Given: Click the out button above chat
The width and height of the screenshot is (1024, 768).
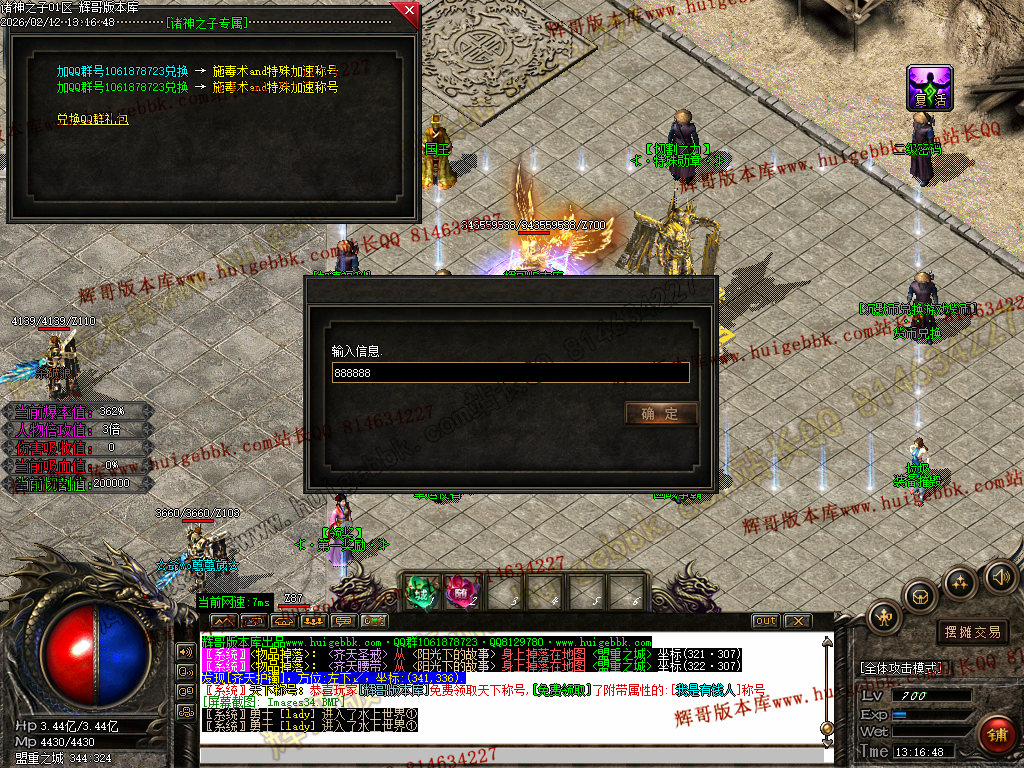Looking at the screenshot, I should tap(765, 621).
